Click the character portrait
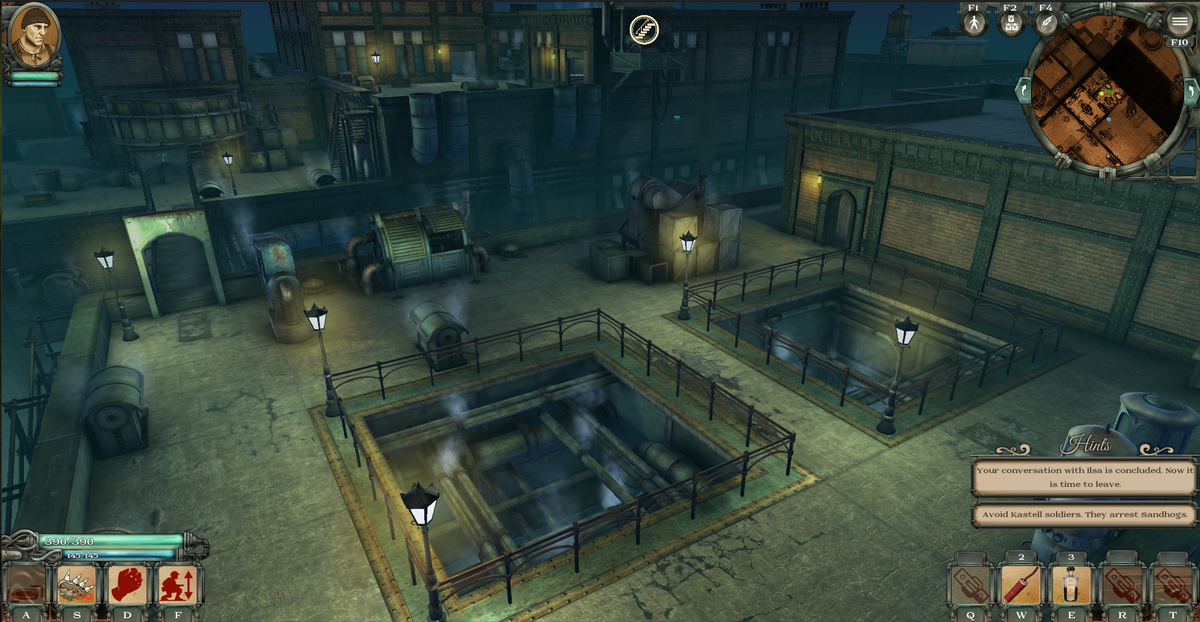1200x622 pixels. click(x=34, y=36)
